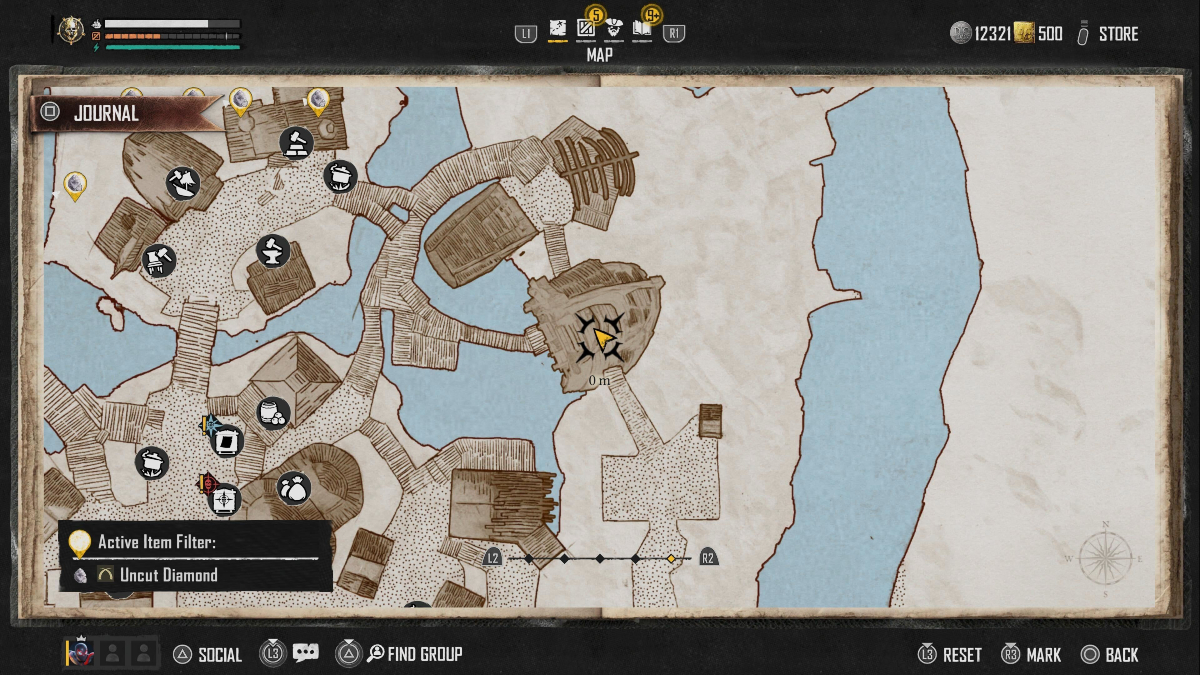Viewport: 1200px width, 675px height.
Task: Select the money bags marker
Action: point(294,488)
